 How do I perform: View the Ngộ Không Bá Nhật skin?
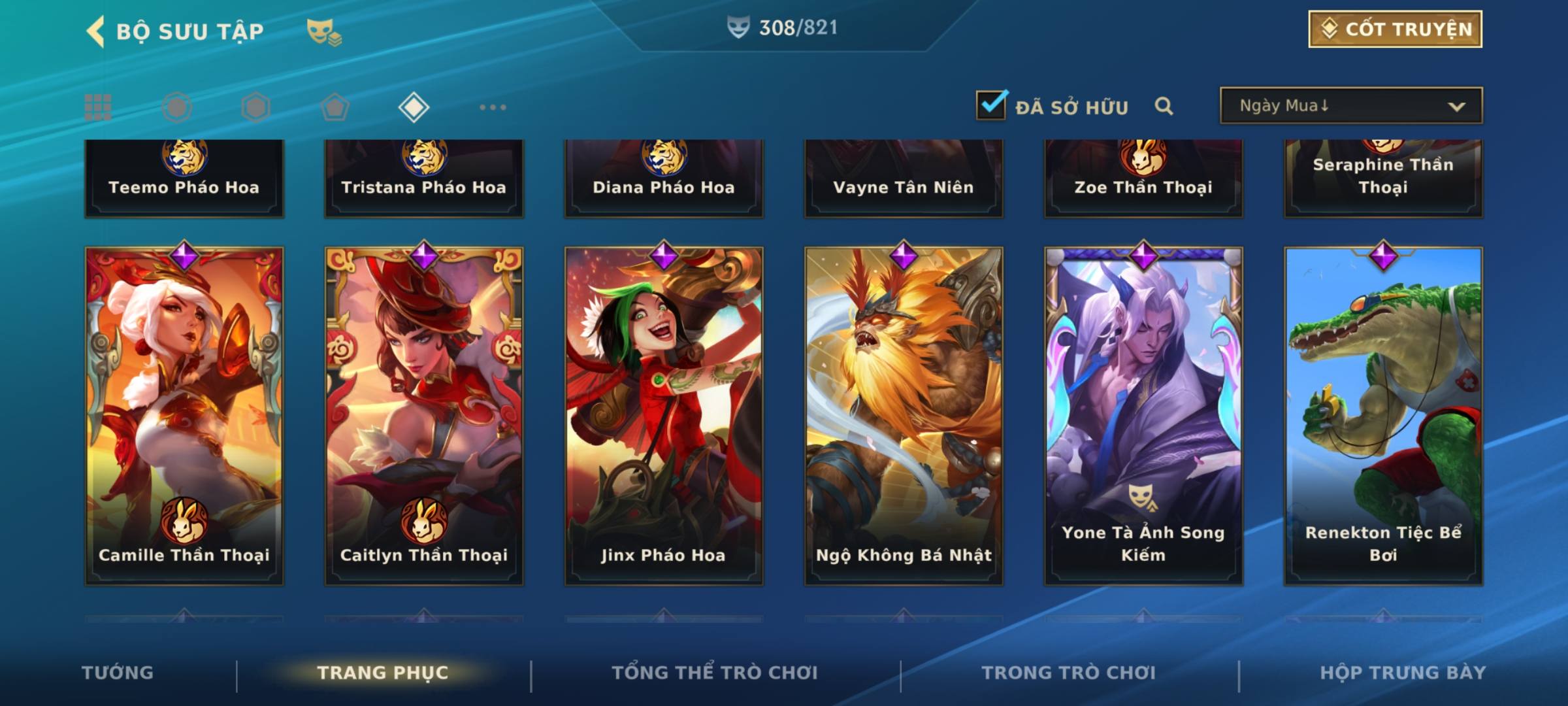[904, 416]
